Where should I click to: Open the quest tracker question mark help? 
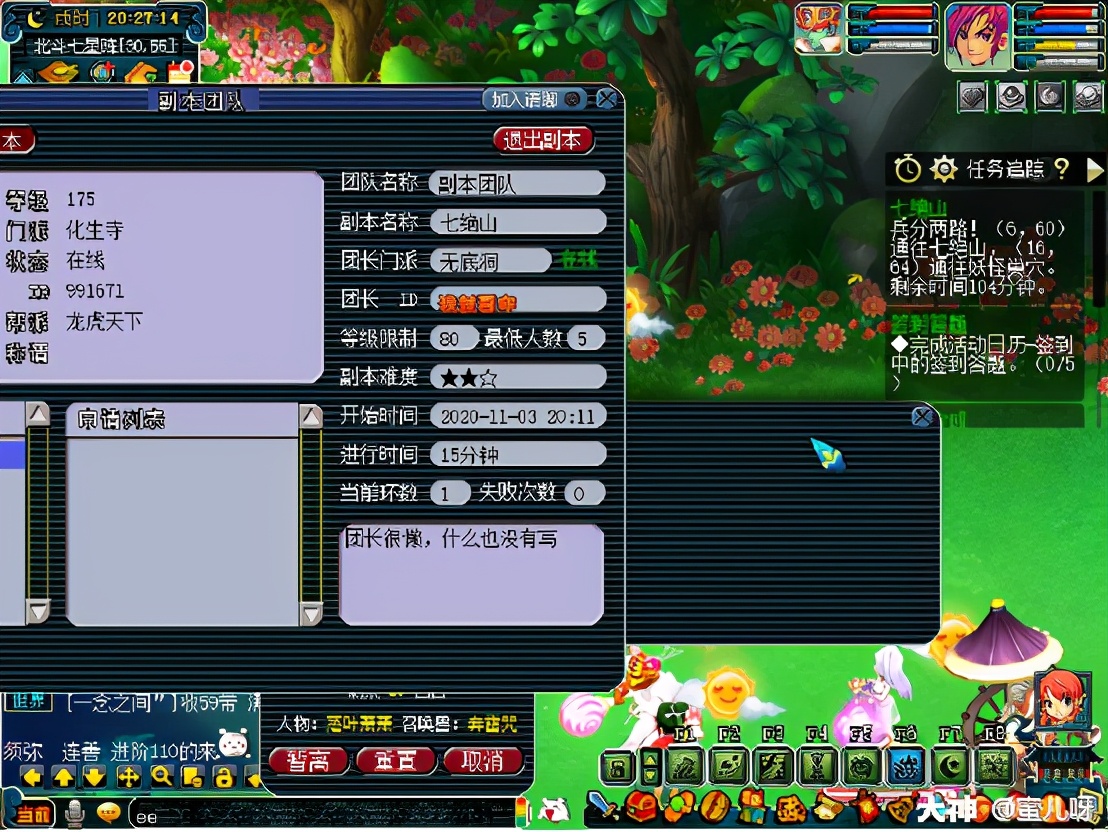tap(1062, 169)
